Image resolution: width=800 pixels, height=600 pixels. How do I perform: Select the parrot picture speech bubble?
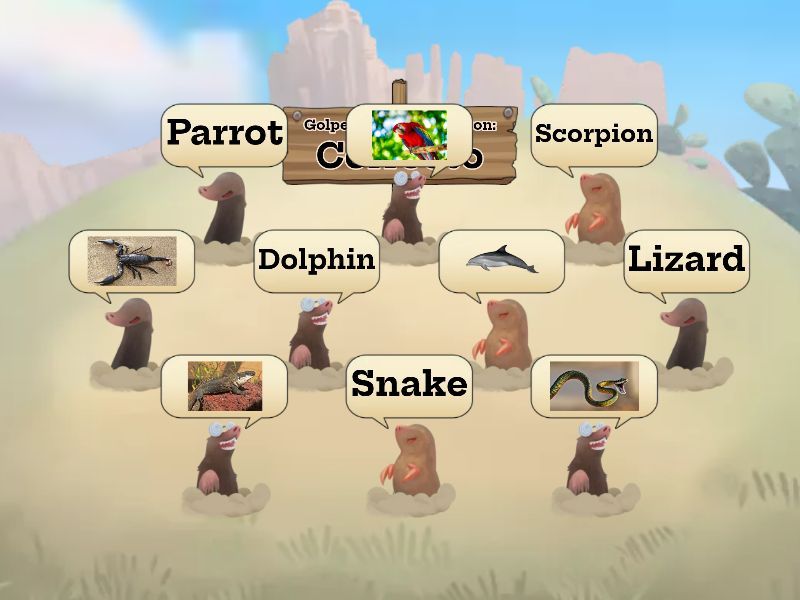coord(408,134)
